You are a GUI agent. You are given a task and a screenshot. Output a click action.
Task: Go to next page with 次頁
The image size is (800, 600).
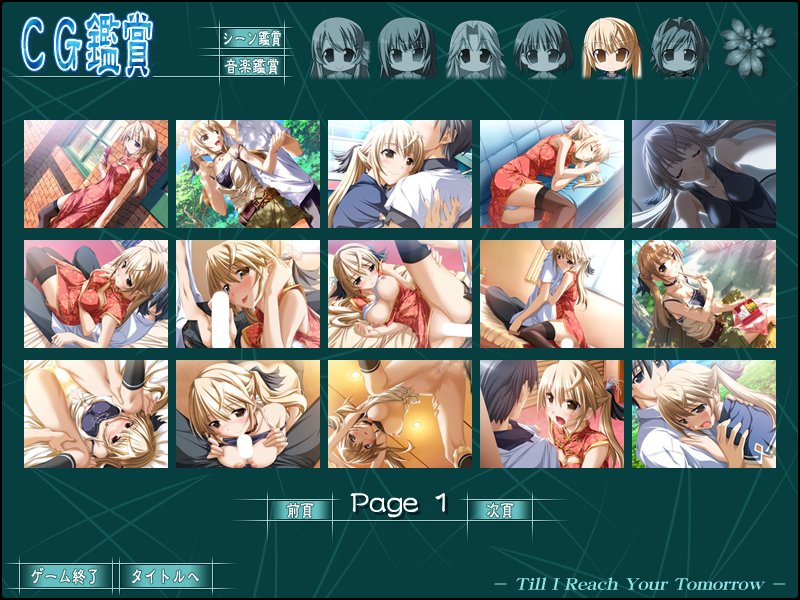[500, 509]
